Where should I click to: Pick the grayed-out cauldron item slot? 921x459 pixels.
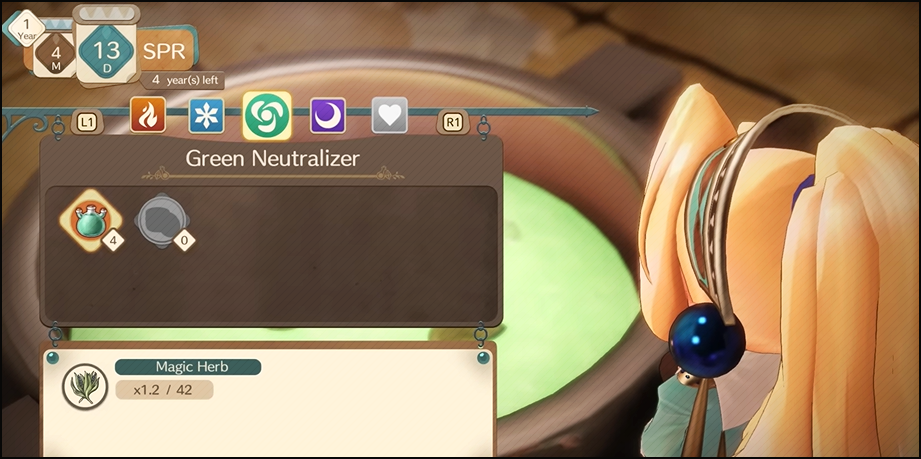coord(160,219)
